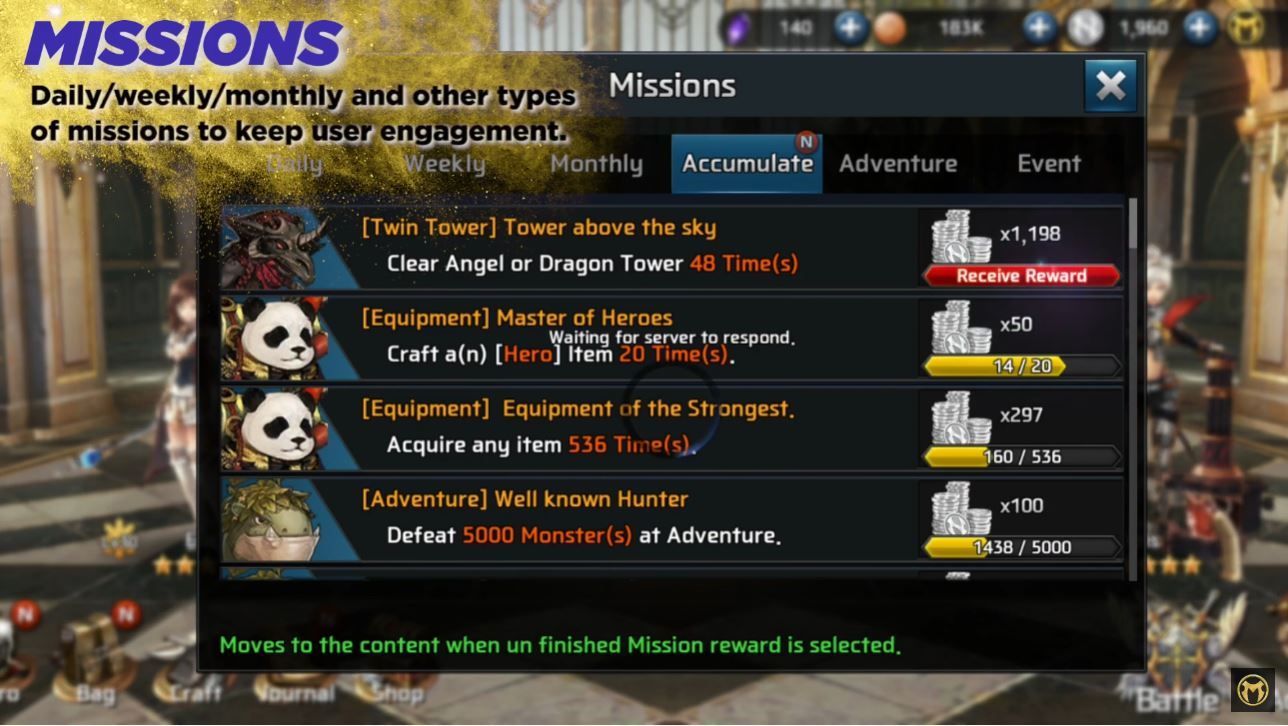The height and width of the screenshot is (726, 1288).
Task: Show the Adventure missions tab
Action: tap(898, 164)
